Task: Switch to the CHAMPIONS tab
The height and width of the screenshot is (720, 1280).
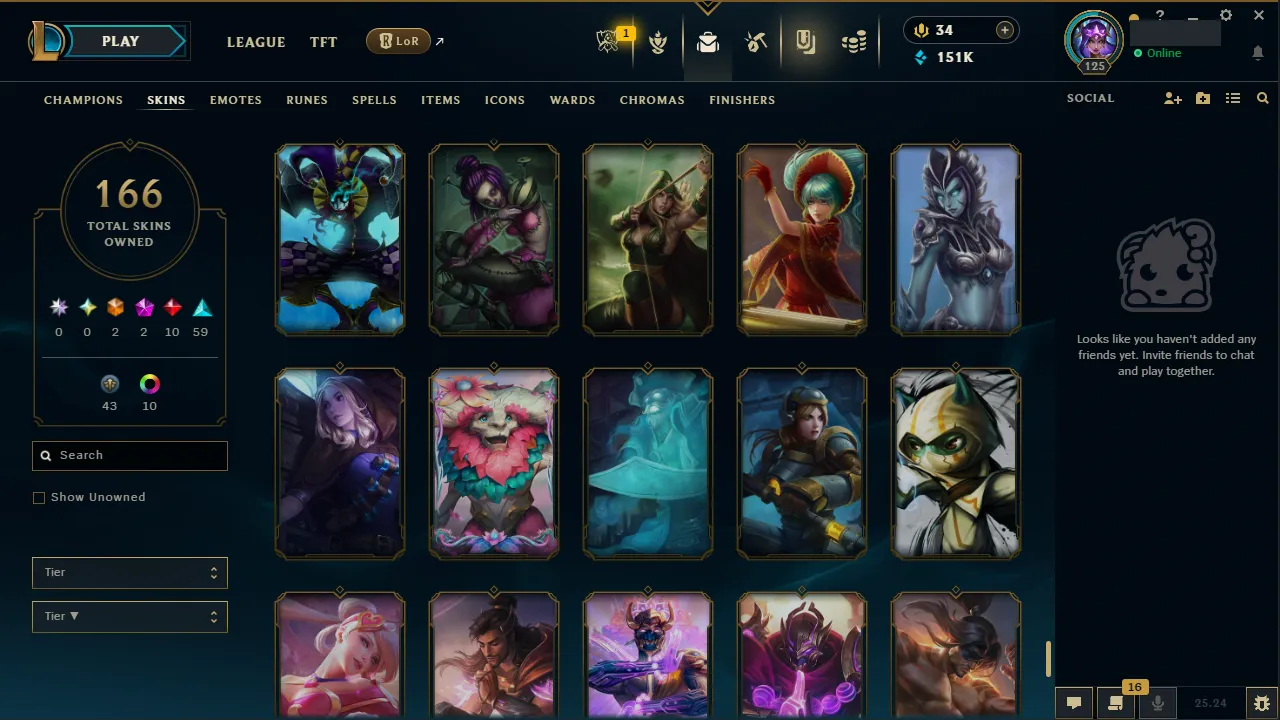Action: [83, 100]
